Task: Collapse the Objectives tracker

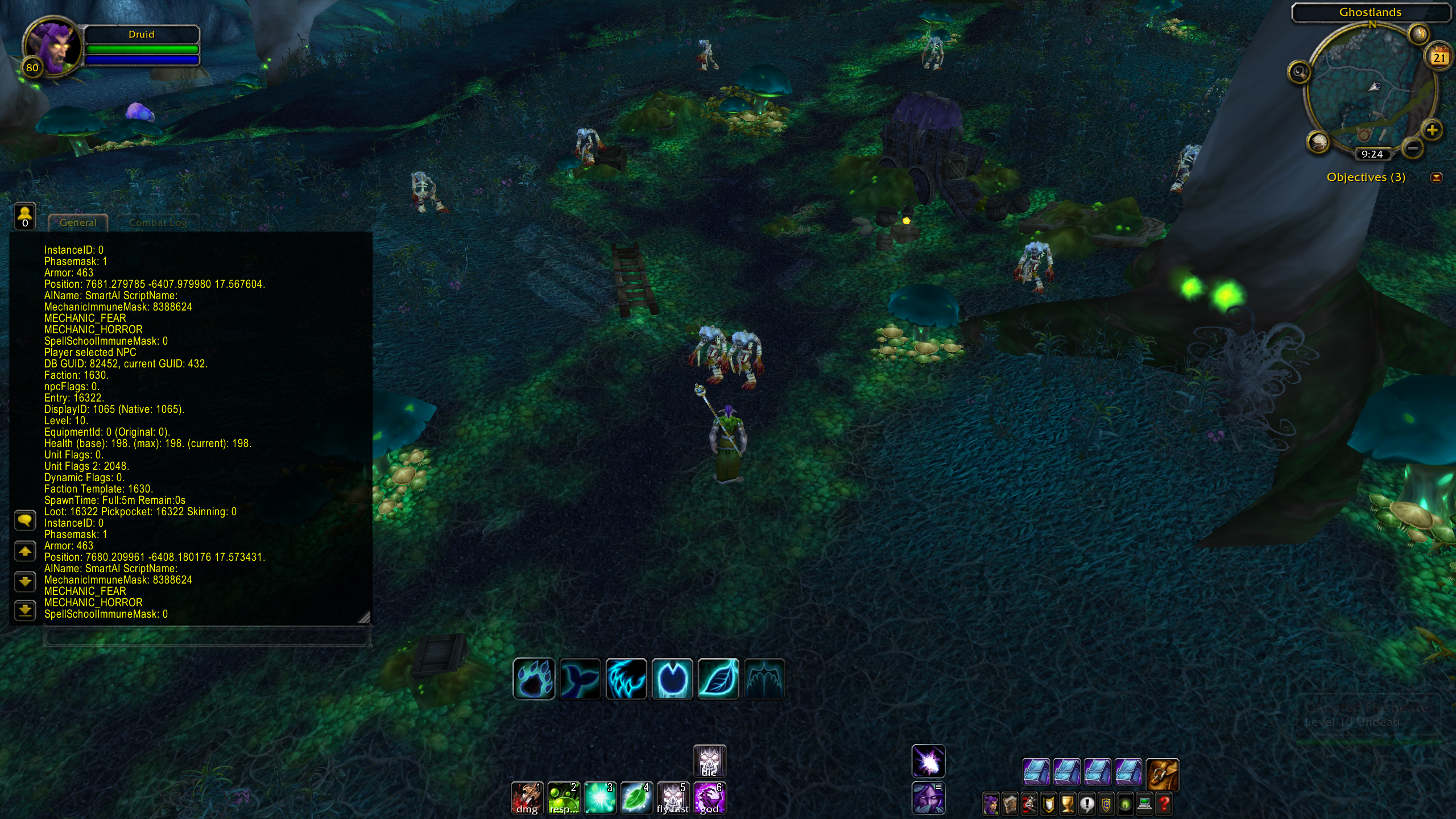Action: (x=1436, y=178)
